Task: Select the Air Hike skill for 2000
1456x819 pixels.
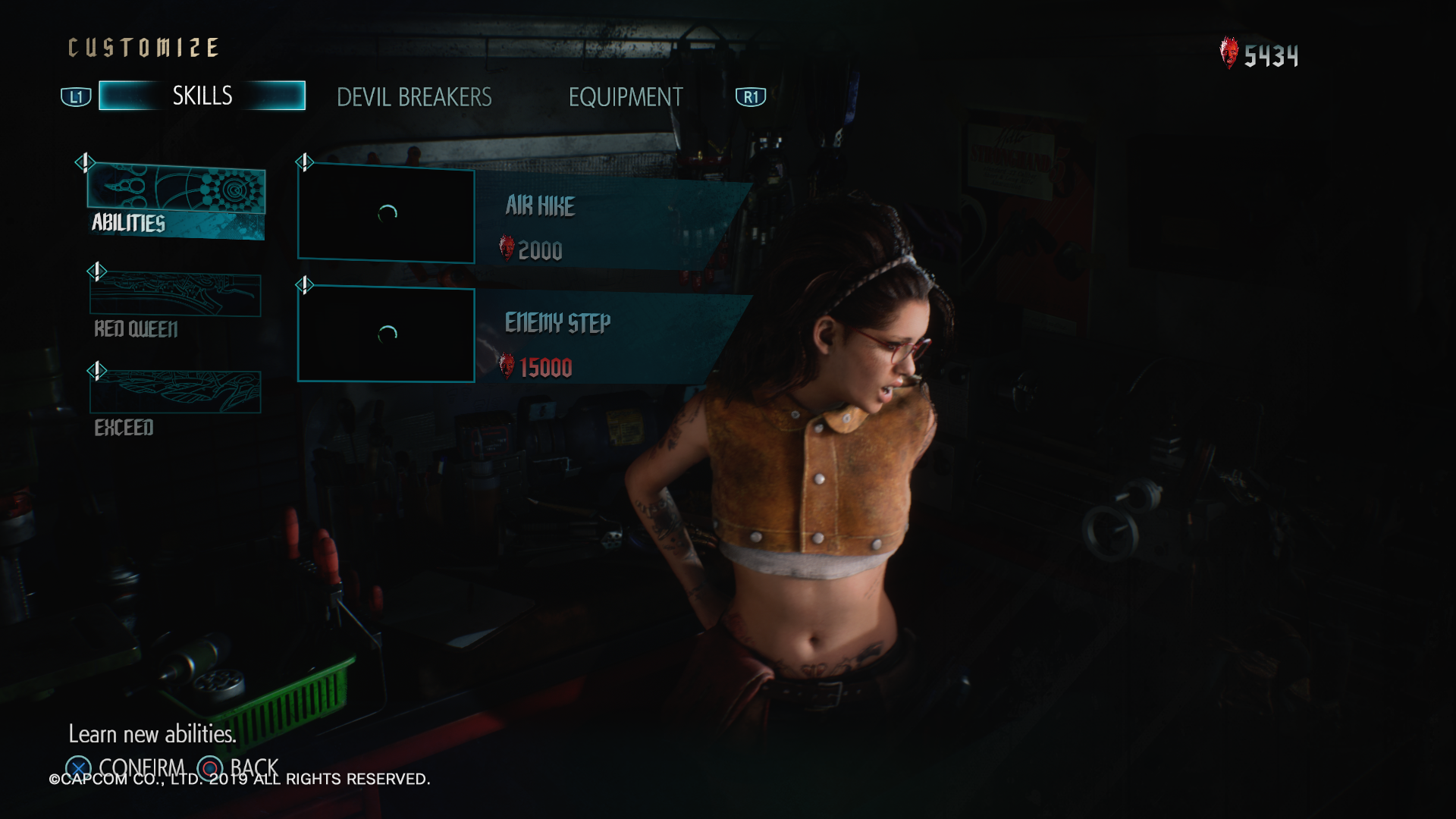Action: click(x=607, y=226)
